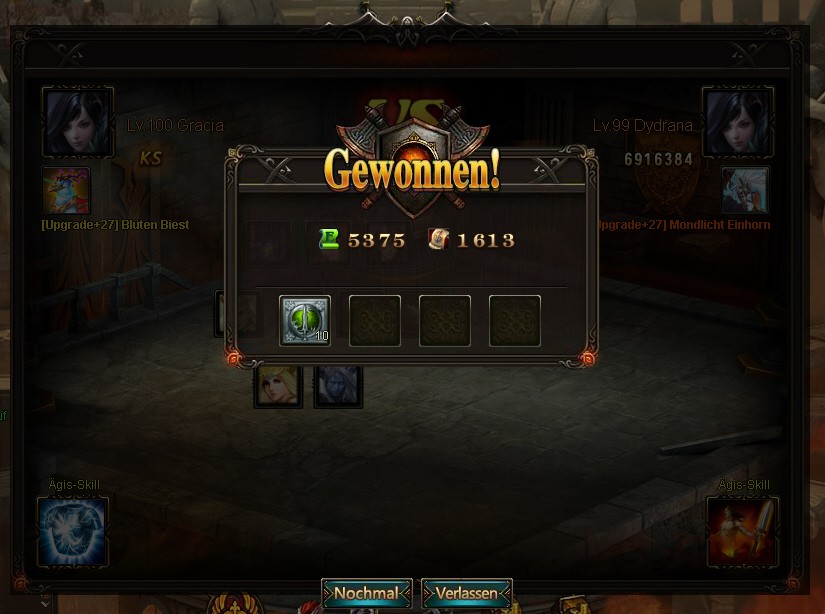This screenshot has height=614, width=825.
Task: Click Dydrana's player portrait
Action: [x=738, y=122]
